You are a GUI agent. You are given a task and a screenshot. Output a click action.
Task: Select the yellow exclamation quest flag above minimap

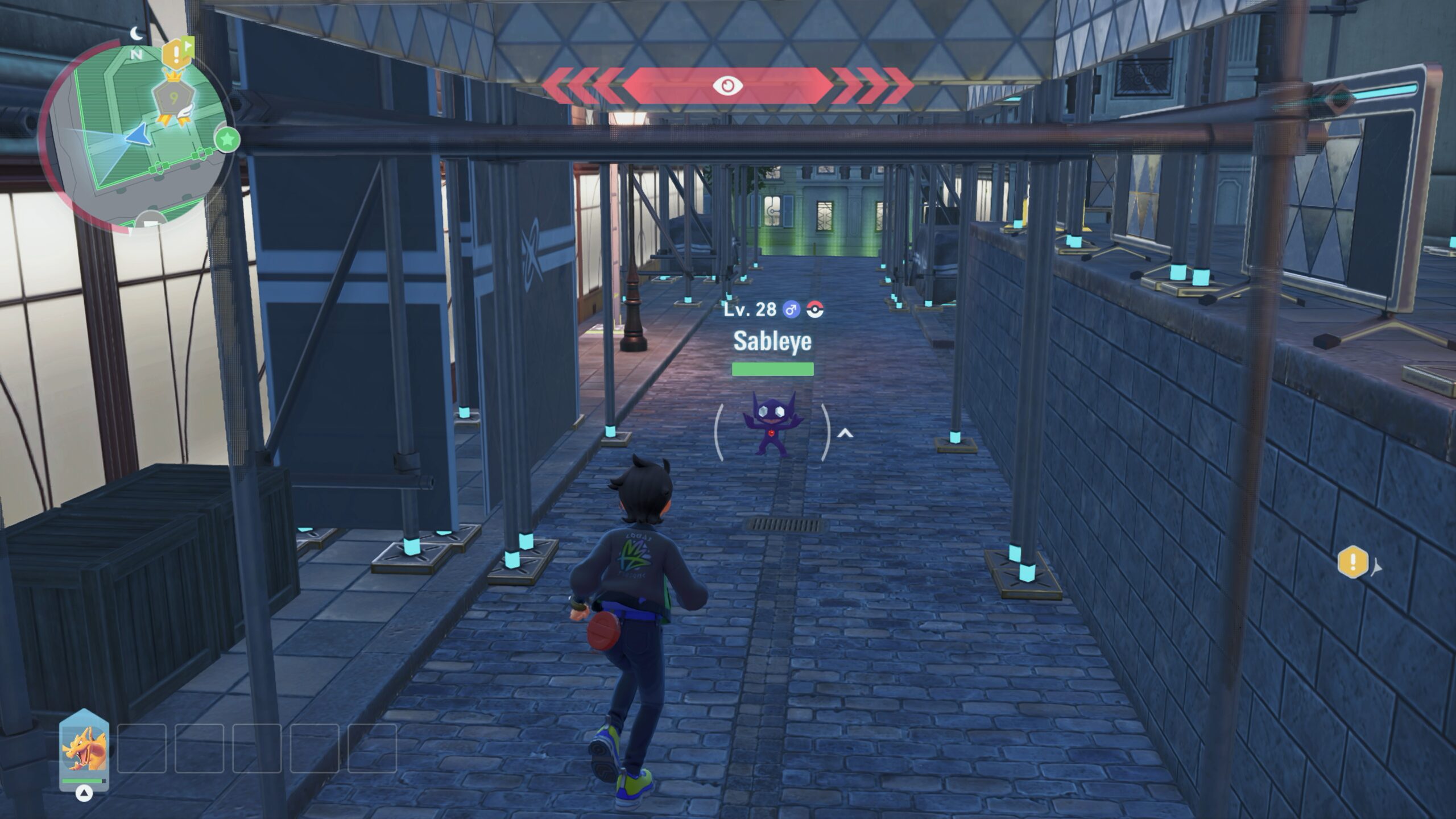tap(176, 53)
